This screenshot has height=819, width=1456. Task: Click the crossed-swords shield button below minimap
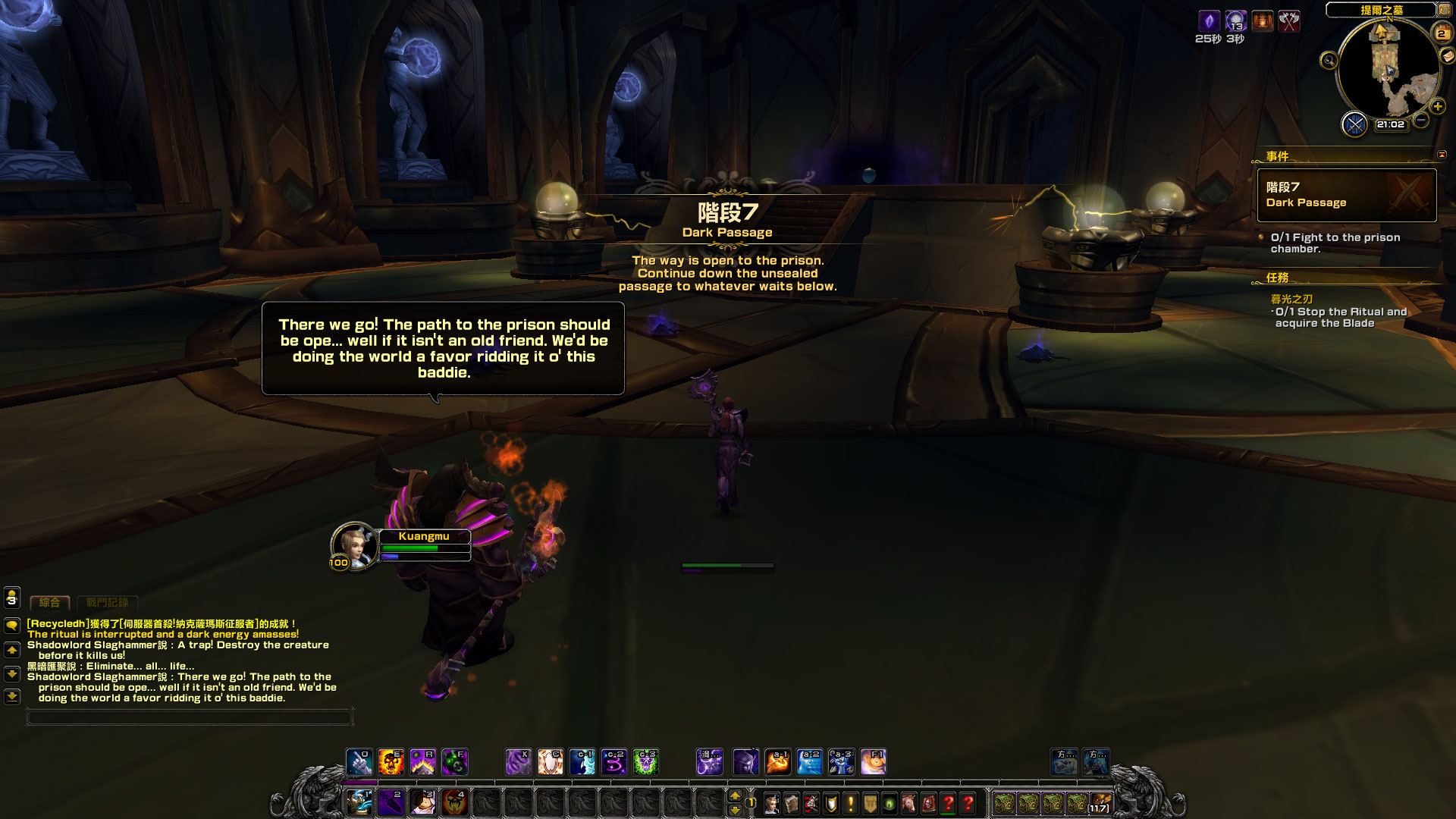click(1354, 124)
